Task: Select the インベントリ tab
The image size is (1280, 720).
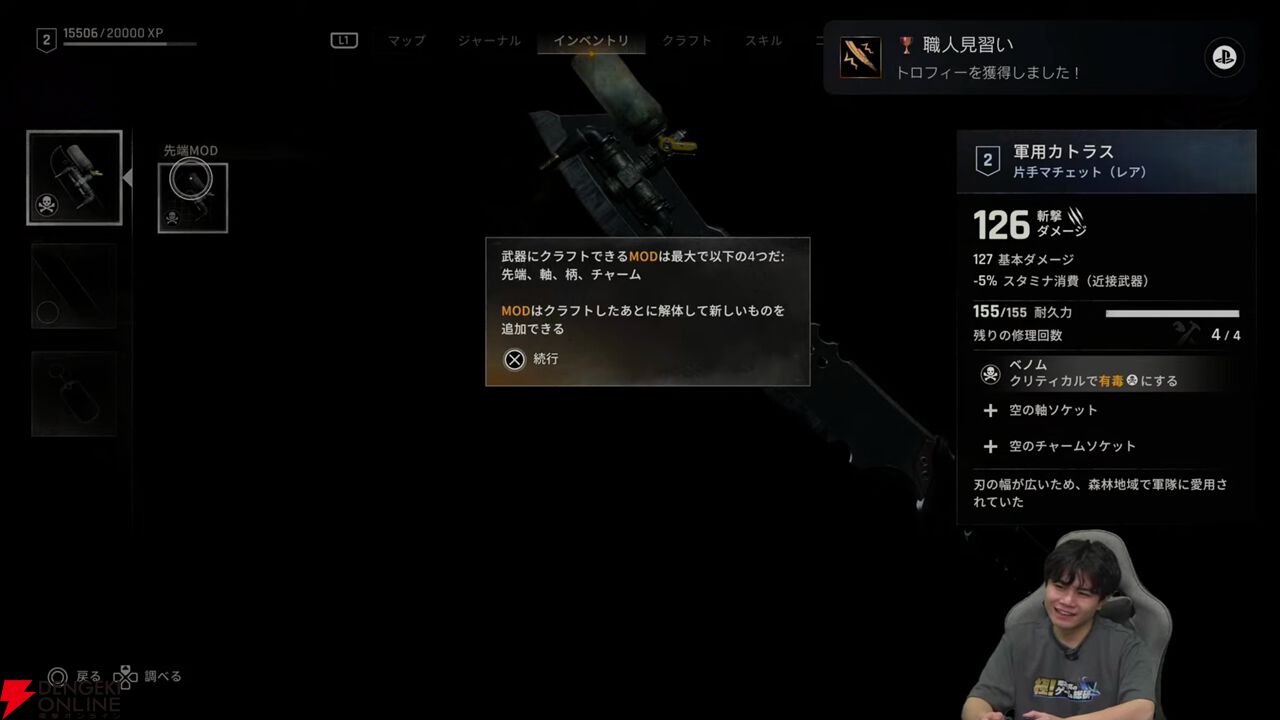Action: 591,41
